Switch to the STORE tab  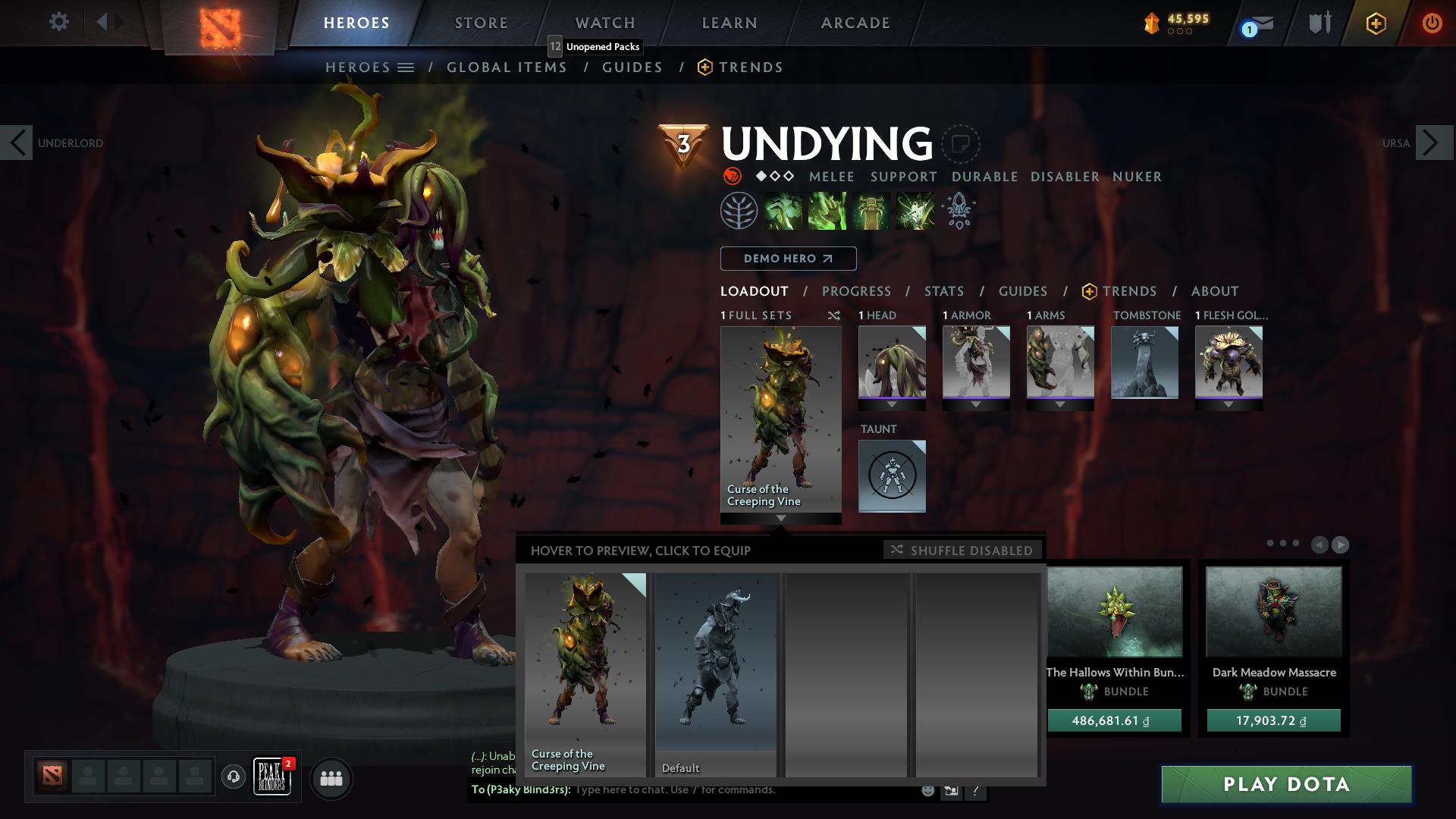coord(481,23)
